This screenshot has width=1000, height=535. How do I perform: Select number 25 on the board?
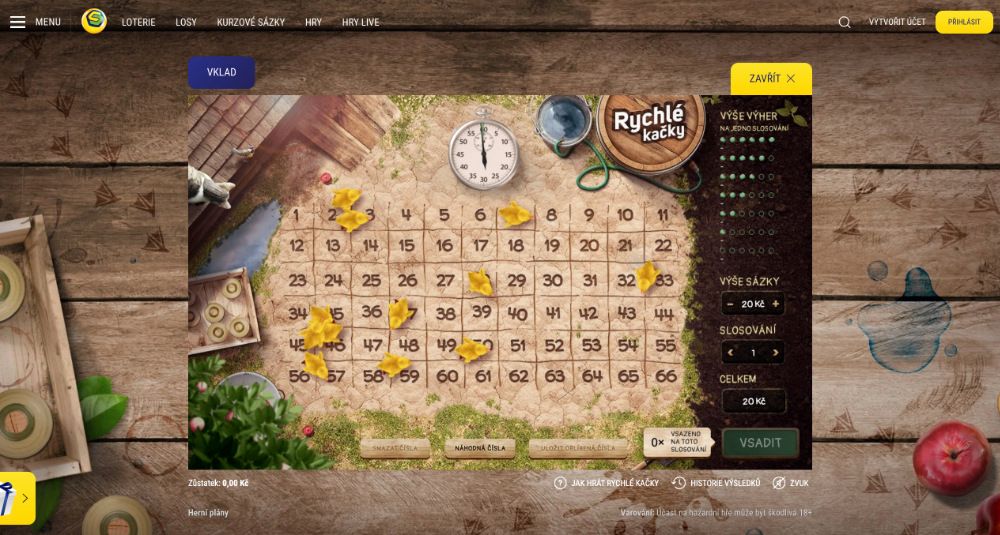pos(371,281)
